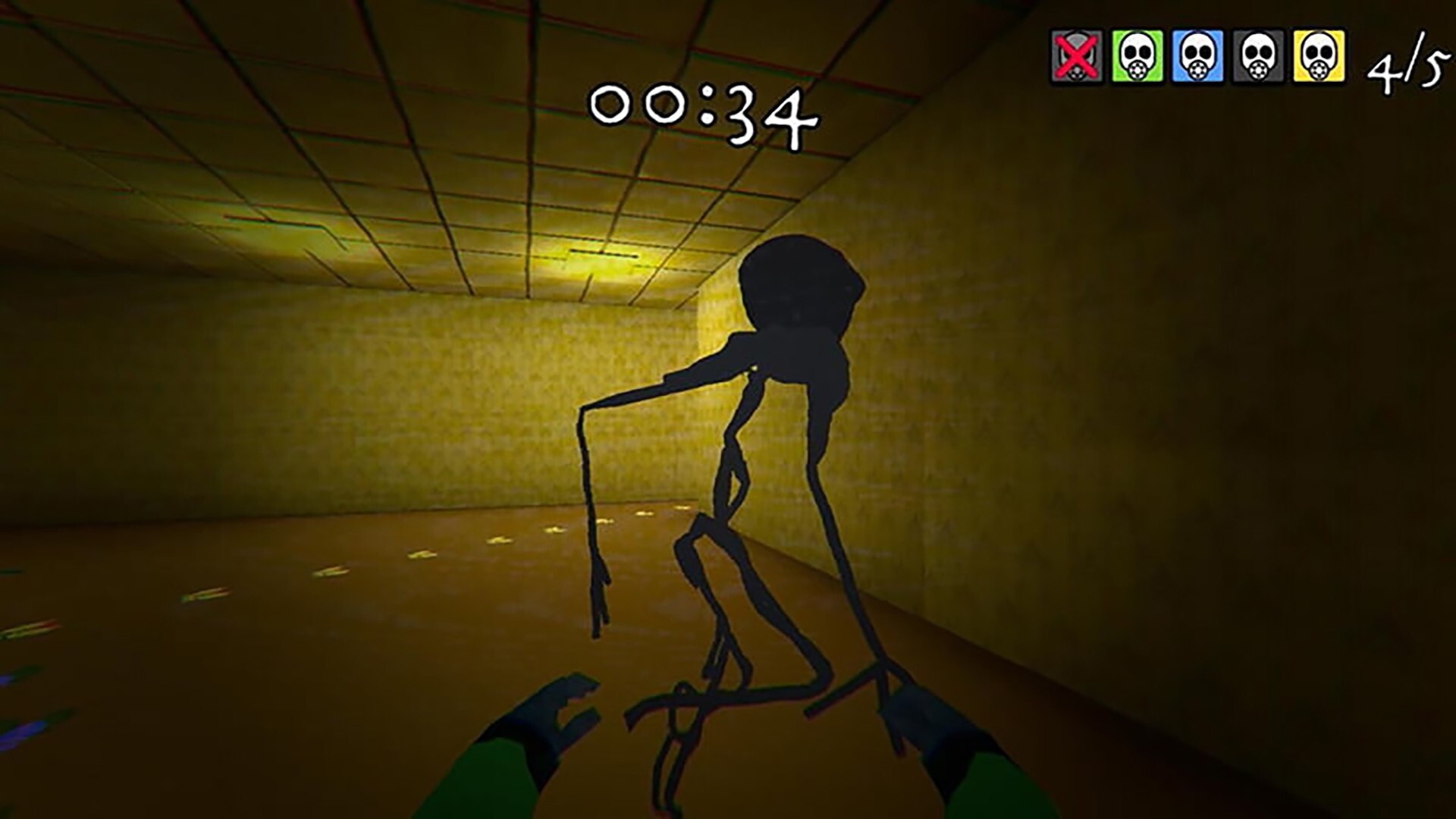Select the dark gray gas mask icon
This screenshot has height=819, width=1456.
pyautogui.click(x=1259, y=57)
